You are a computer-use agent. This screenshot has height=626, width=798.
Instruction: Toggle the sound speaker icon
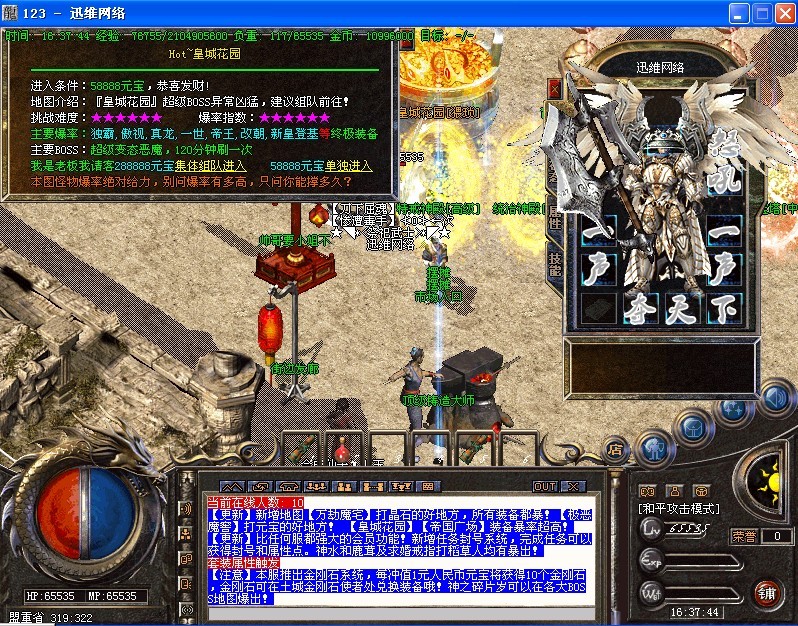click(773, 398)
